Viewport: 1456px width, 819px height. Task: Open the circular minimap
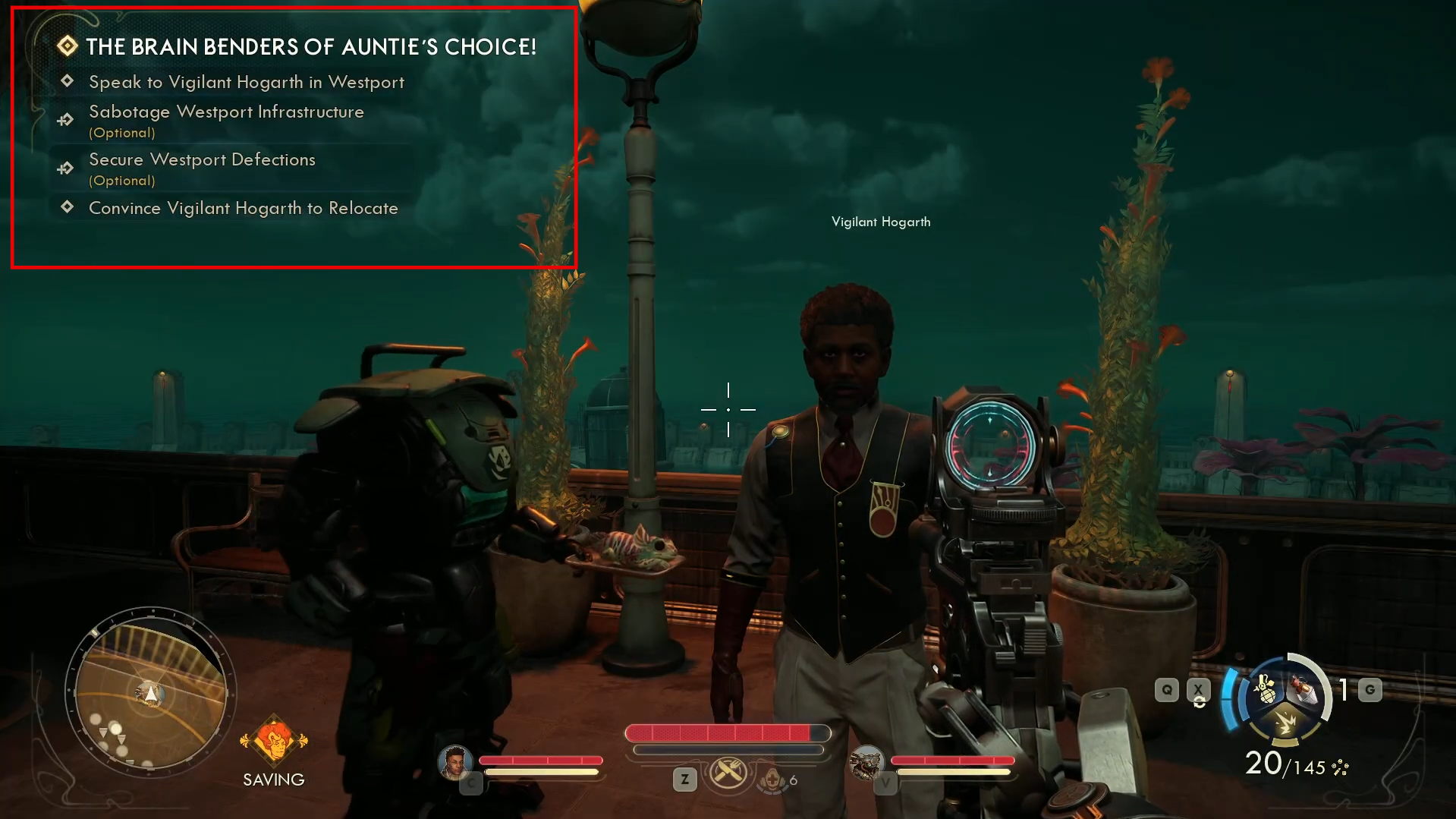click(150, 693)
